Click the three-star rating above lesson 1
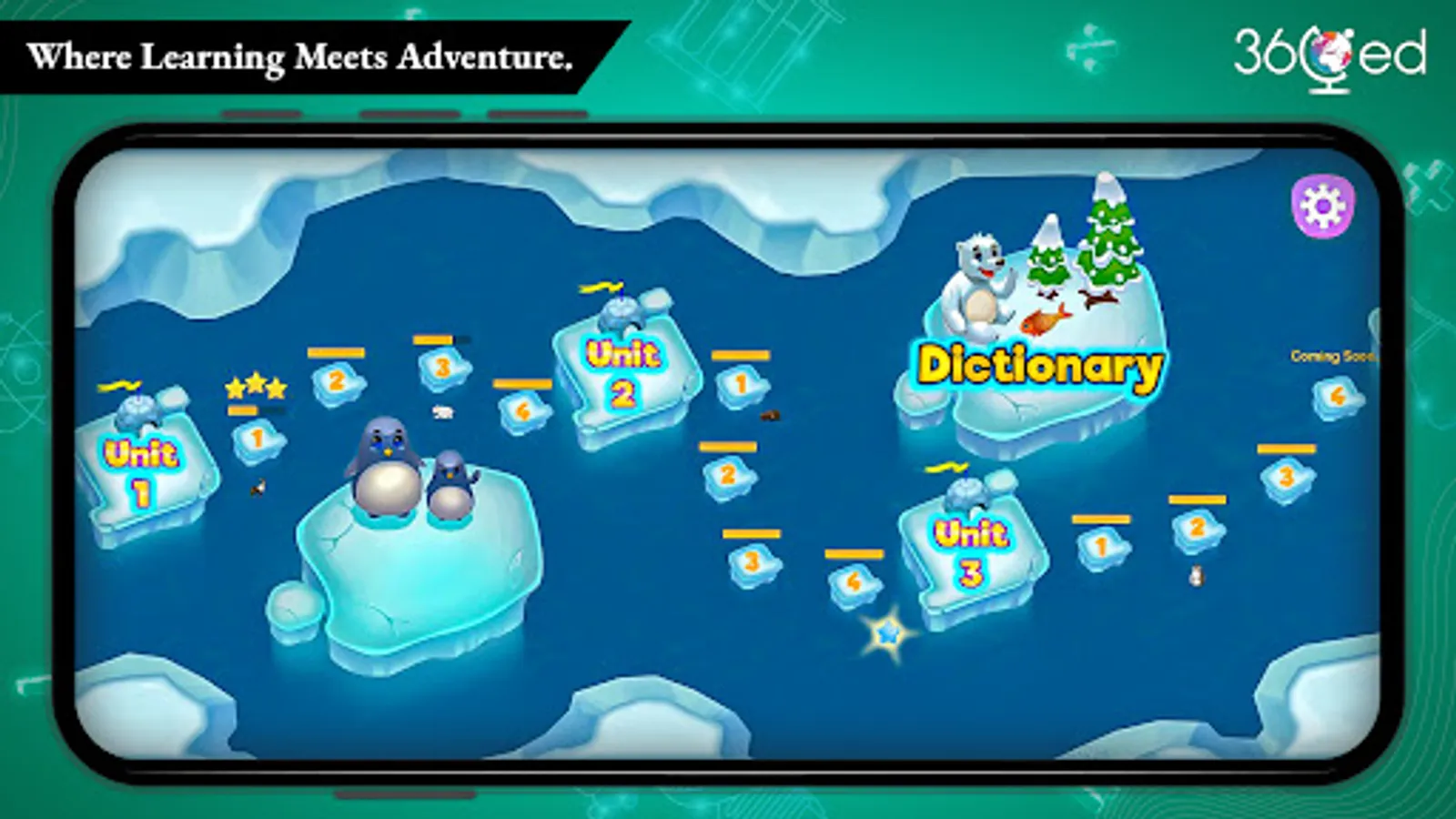 [x=255, y=386]
